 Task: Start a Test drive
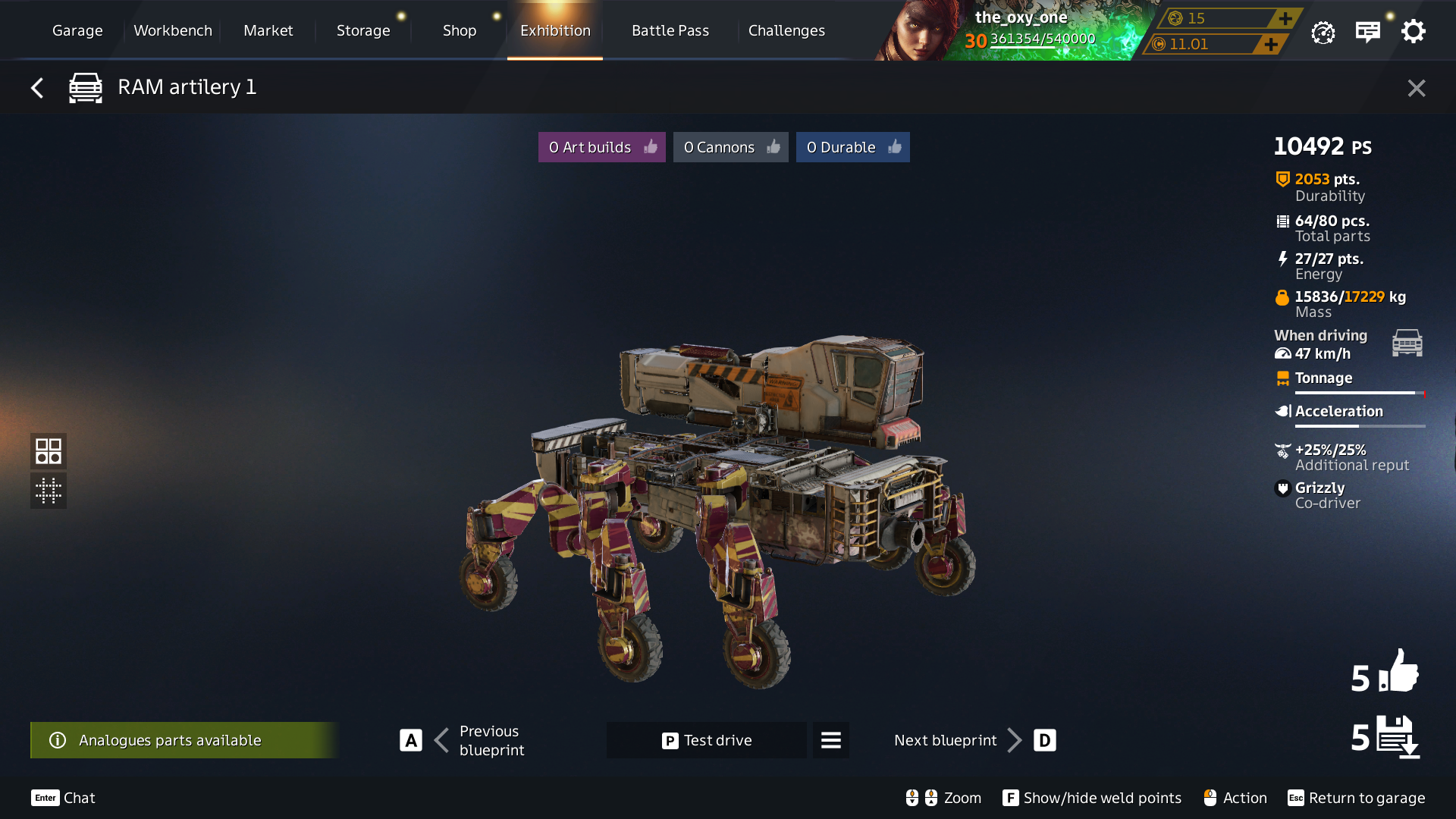pos(706,740)
